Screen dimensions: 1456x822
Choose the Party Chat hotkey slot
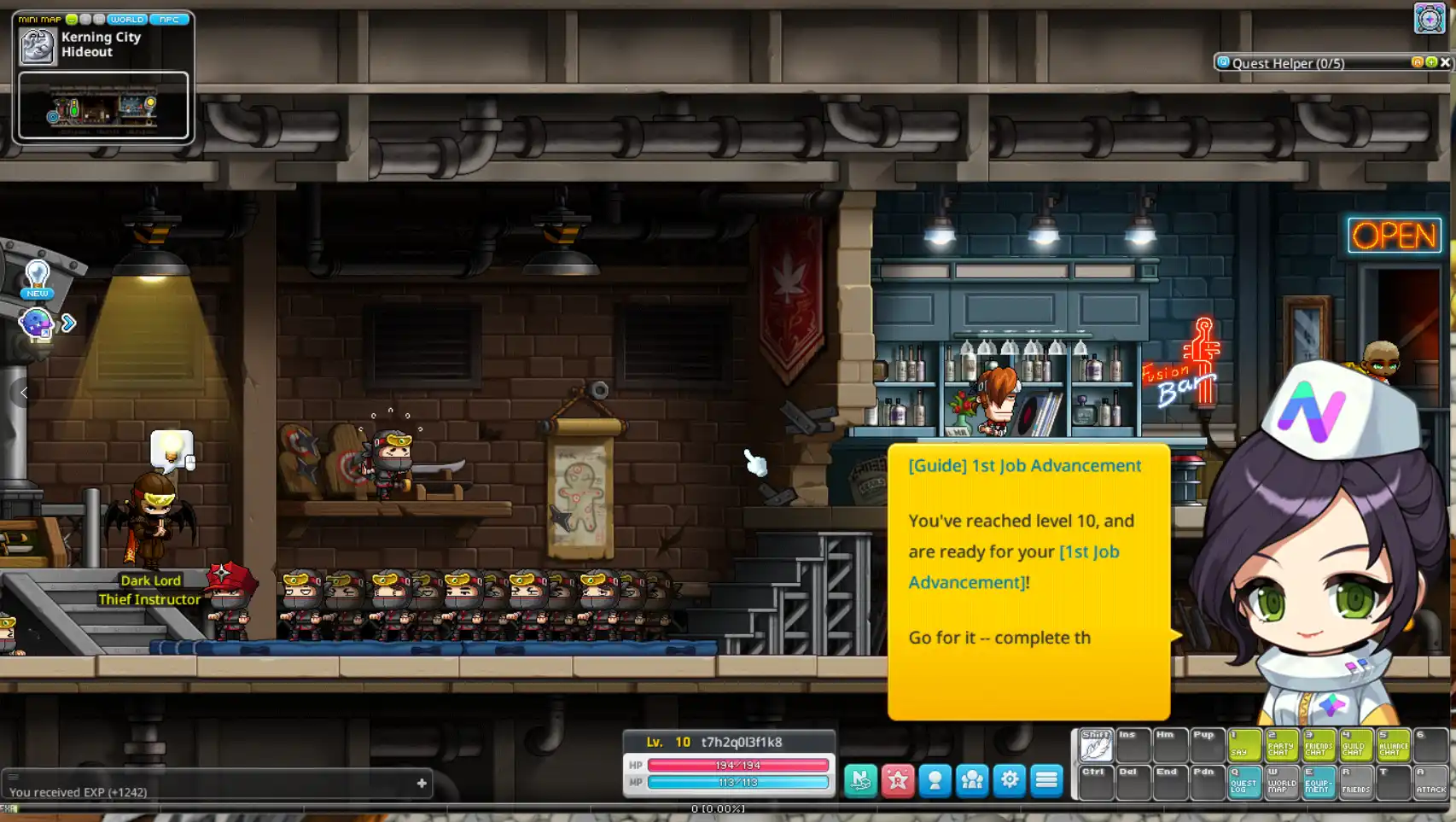tap(1282, 745)
